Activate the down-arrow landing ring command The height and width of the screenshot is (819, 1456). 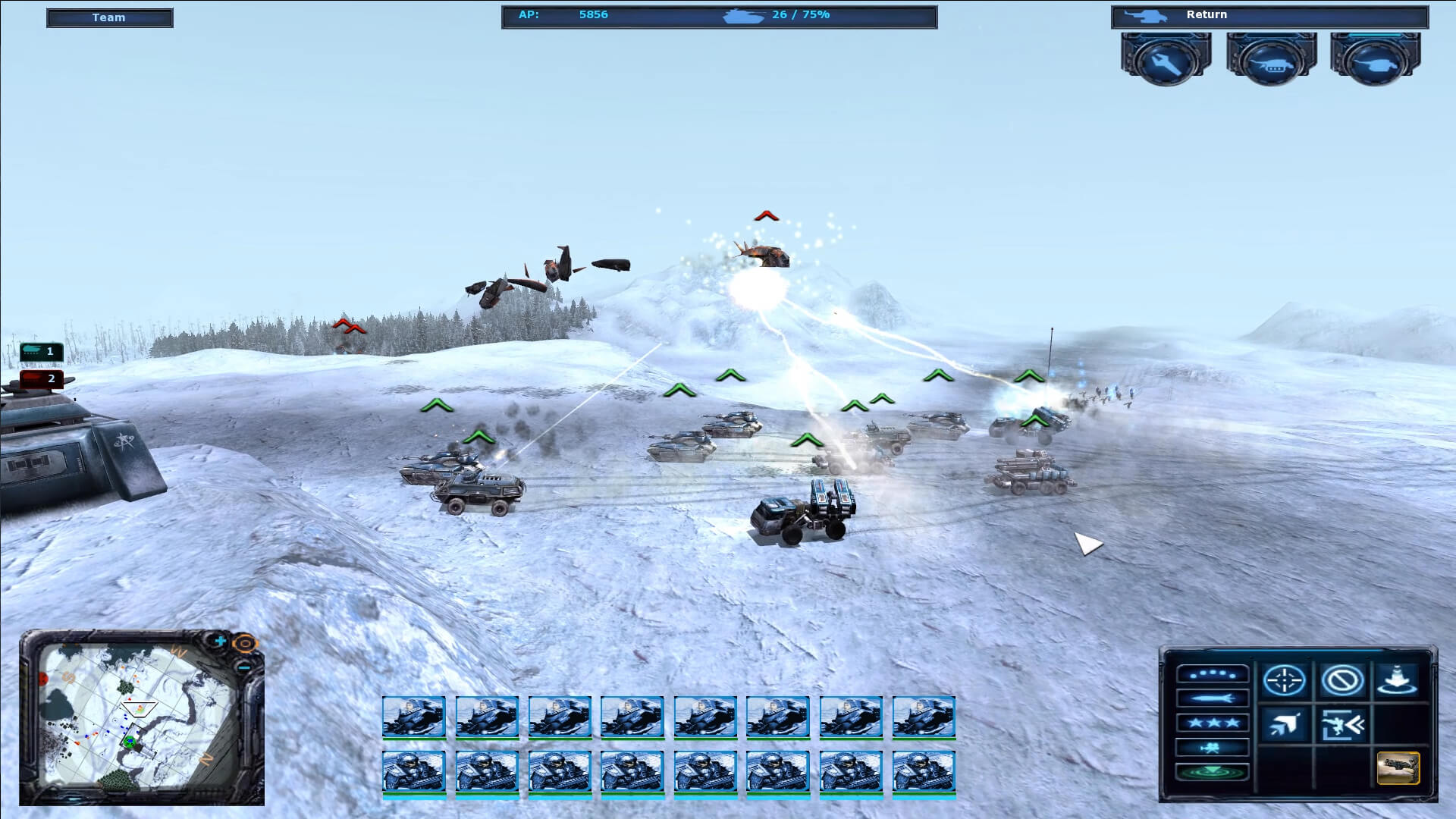(x=1397, y=680)
